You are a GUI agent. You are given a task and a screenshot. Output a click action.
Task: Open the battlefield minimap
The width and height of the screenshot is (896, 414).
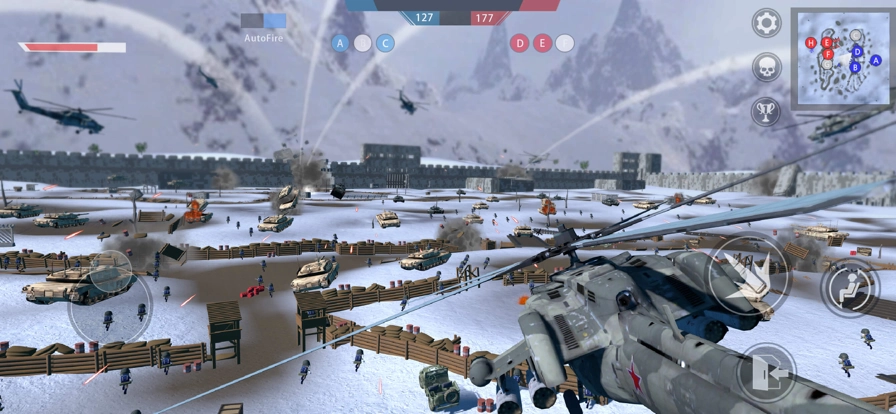pyautogui.click(x=842, y=58)
